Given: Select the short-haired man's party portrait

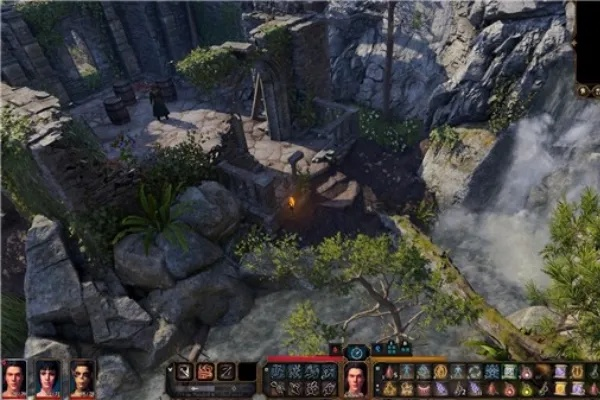Looking at the screenshot, I should click(14, 378).
